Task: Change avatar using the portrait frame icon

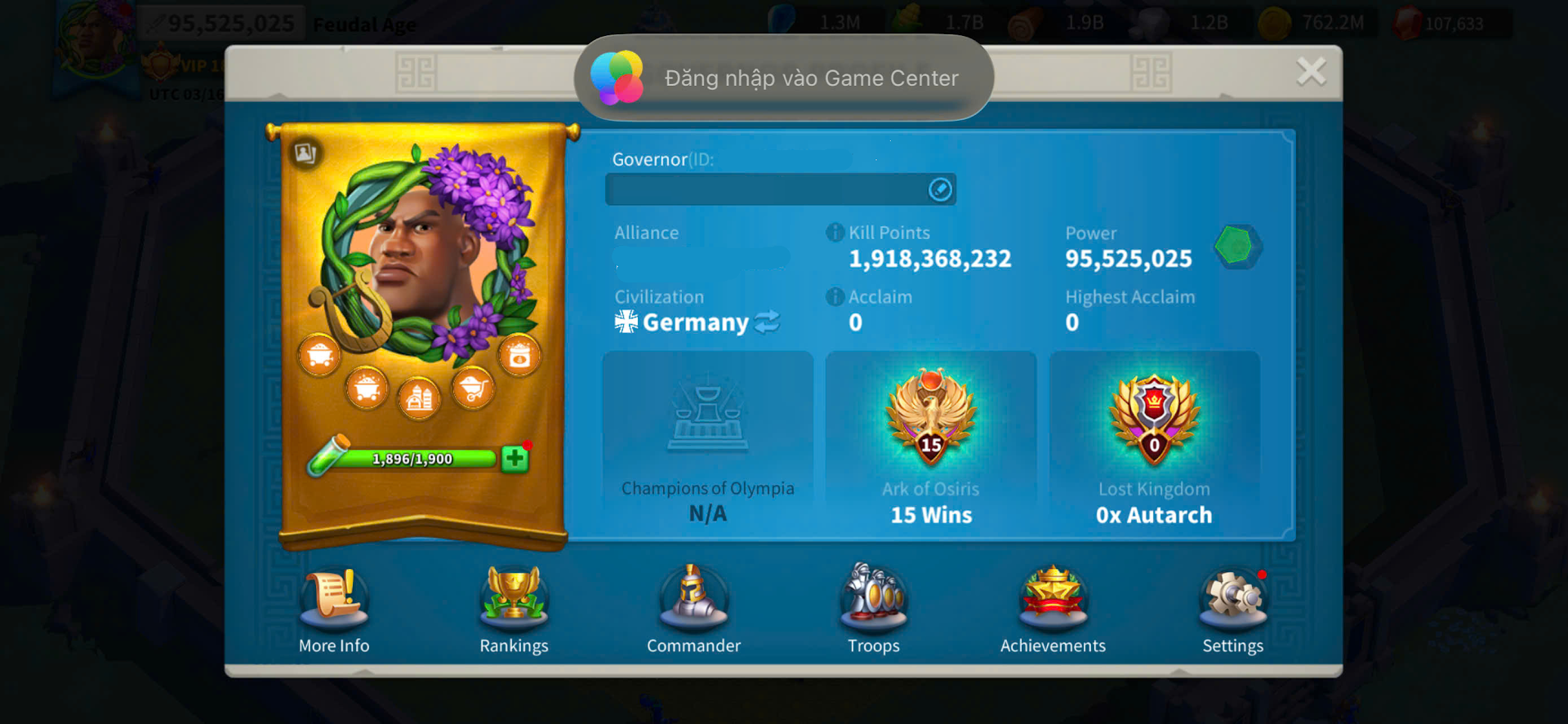Action: [x=305, y=153]
